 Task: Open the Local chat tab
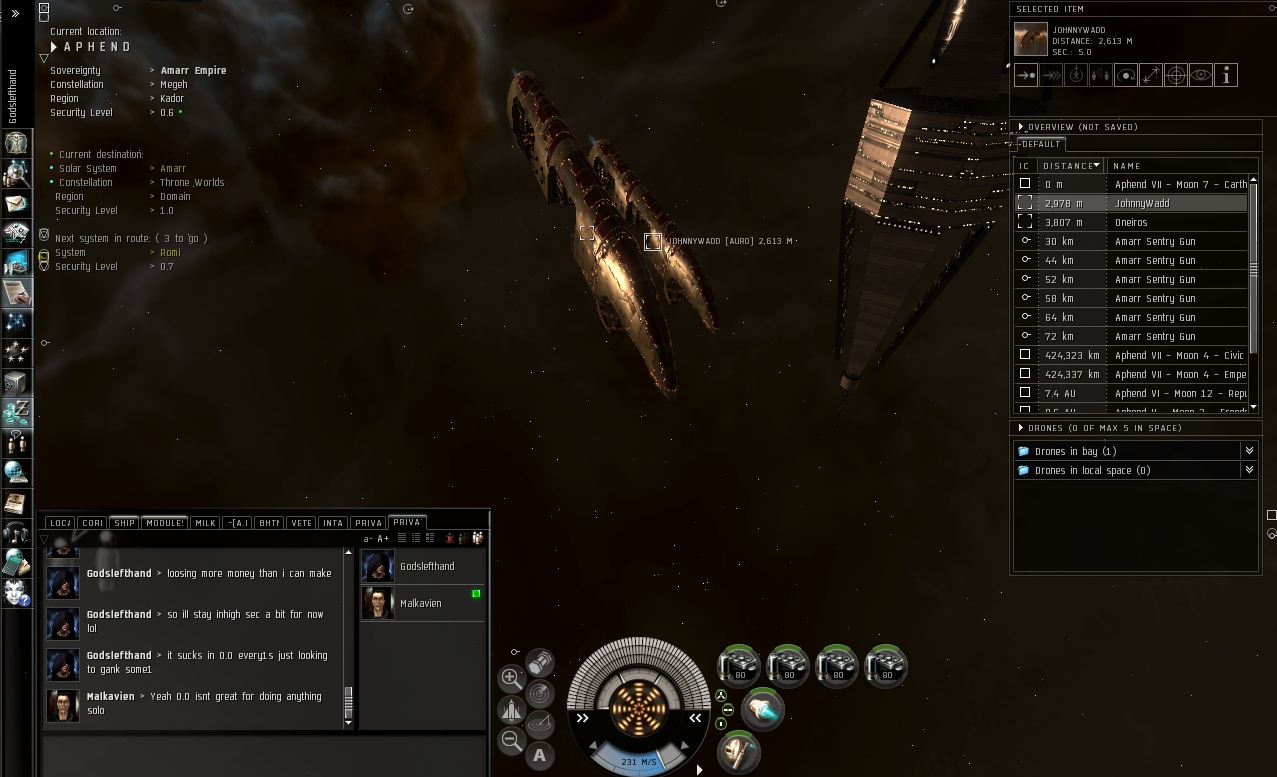(60, 523)
